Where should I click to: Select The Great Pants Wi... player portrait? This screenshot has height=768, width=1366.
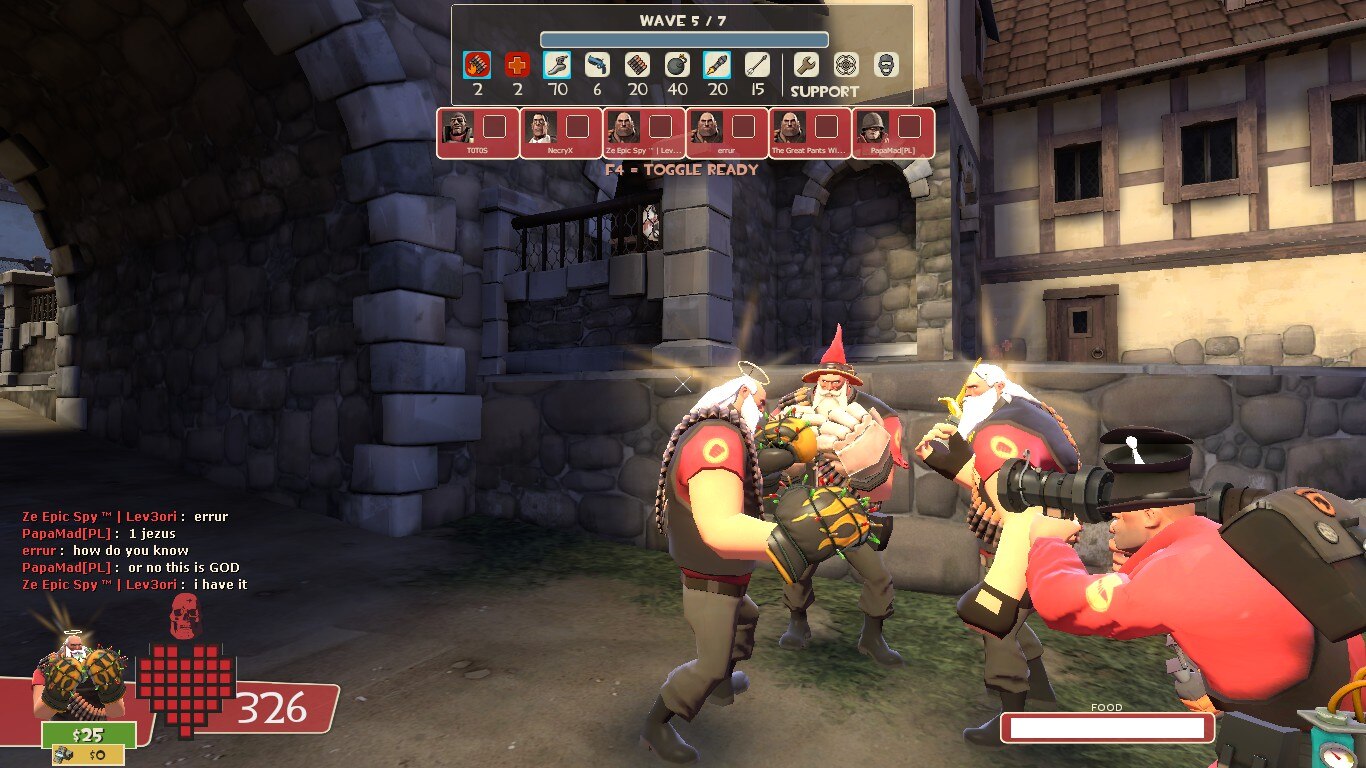788,127
